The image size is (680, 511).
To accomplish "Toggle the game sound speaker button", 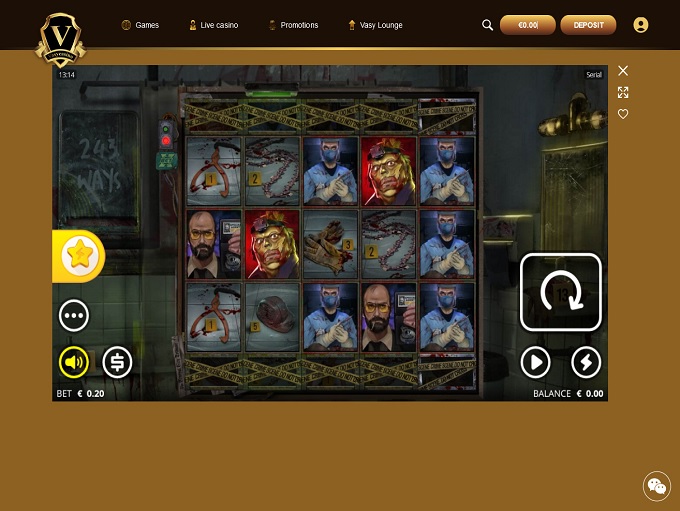I will pos(74,362).
